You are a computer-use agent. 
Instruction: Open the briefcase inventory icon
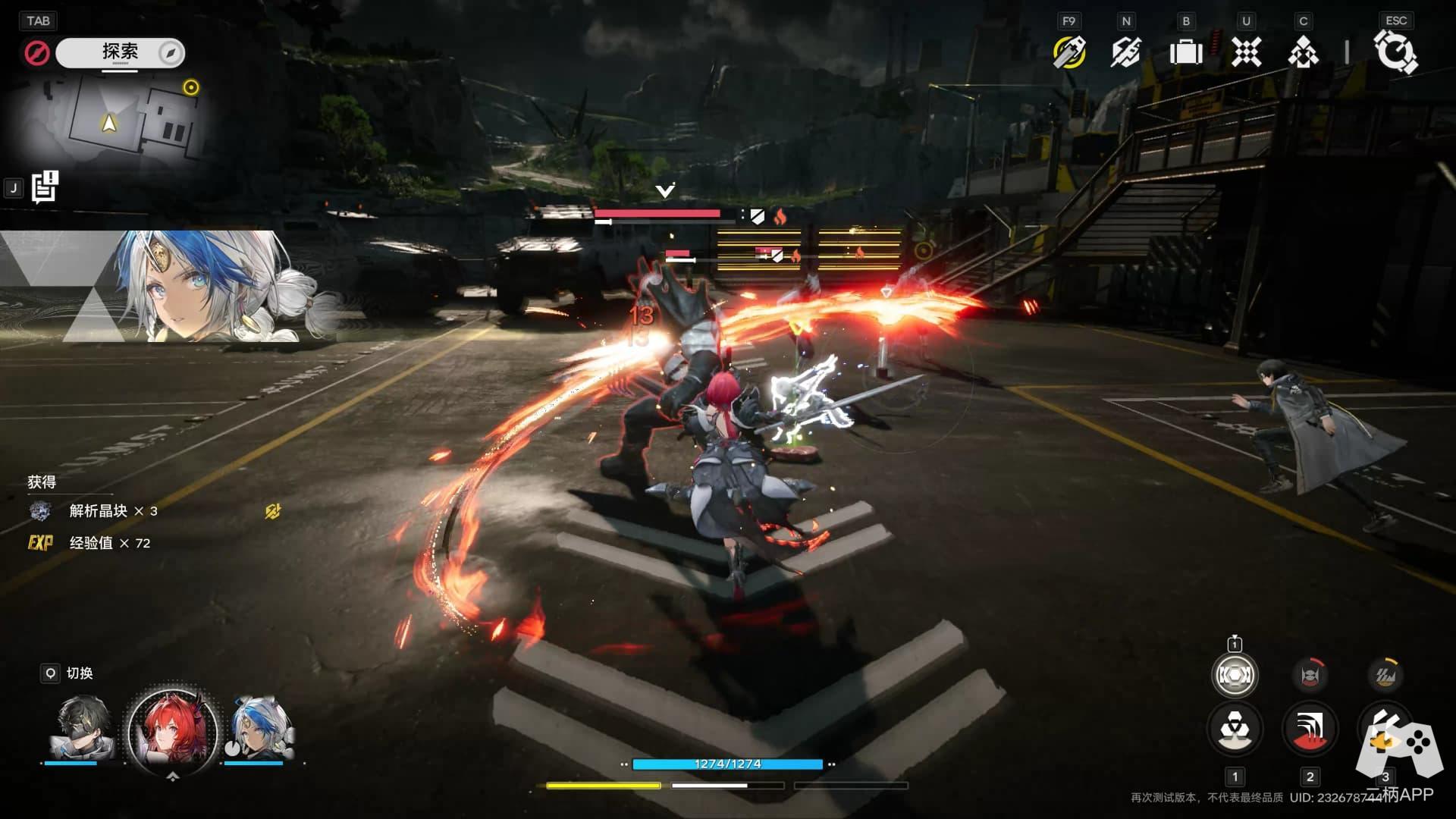(x=1186, y=52)
